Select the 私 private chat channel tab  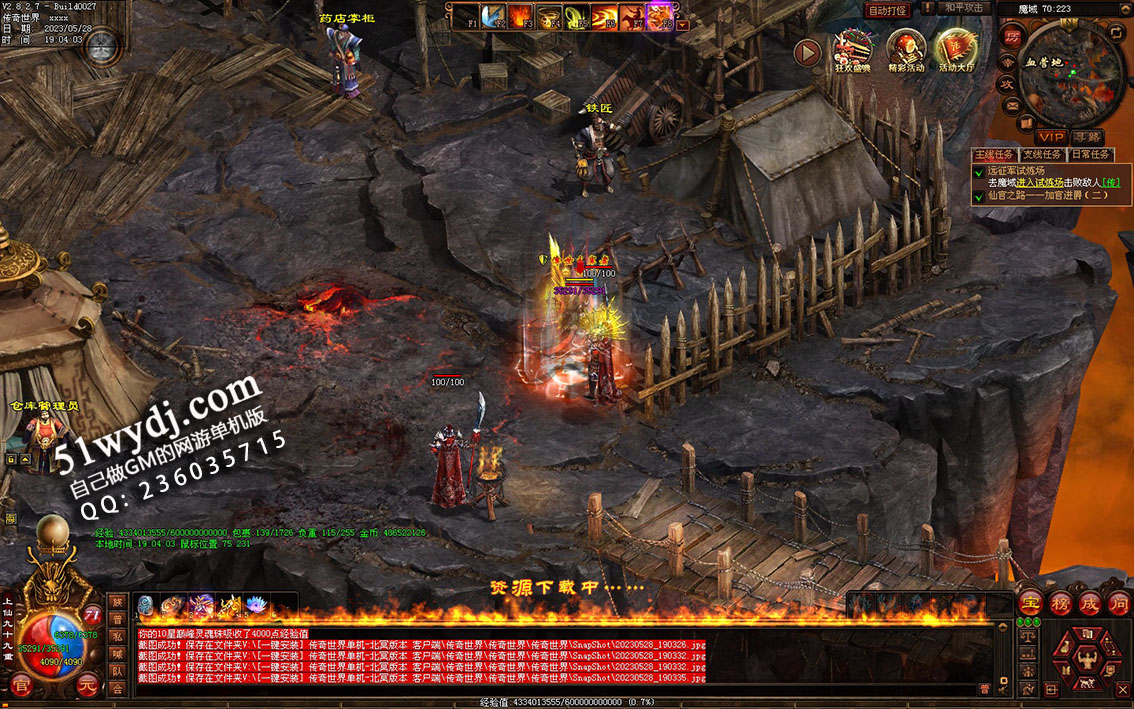[117, 637]
